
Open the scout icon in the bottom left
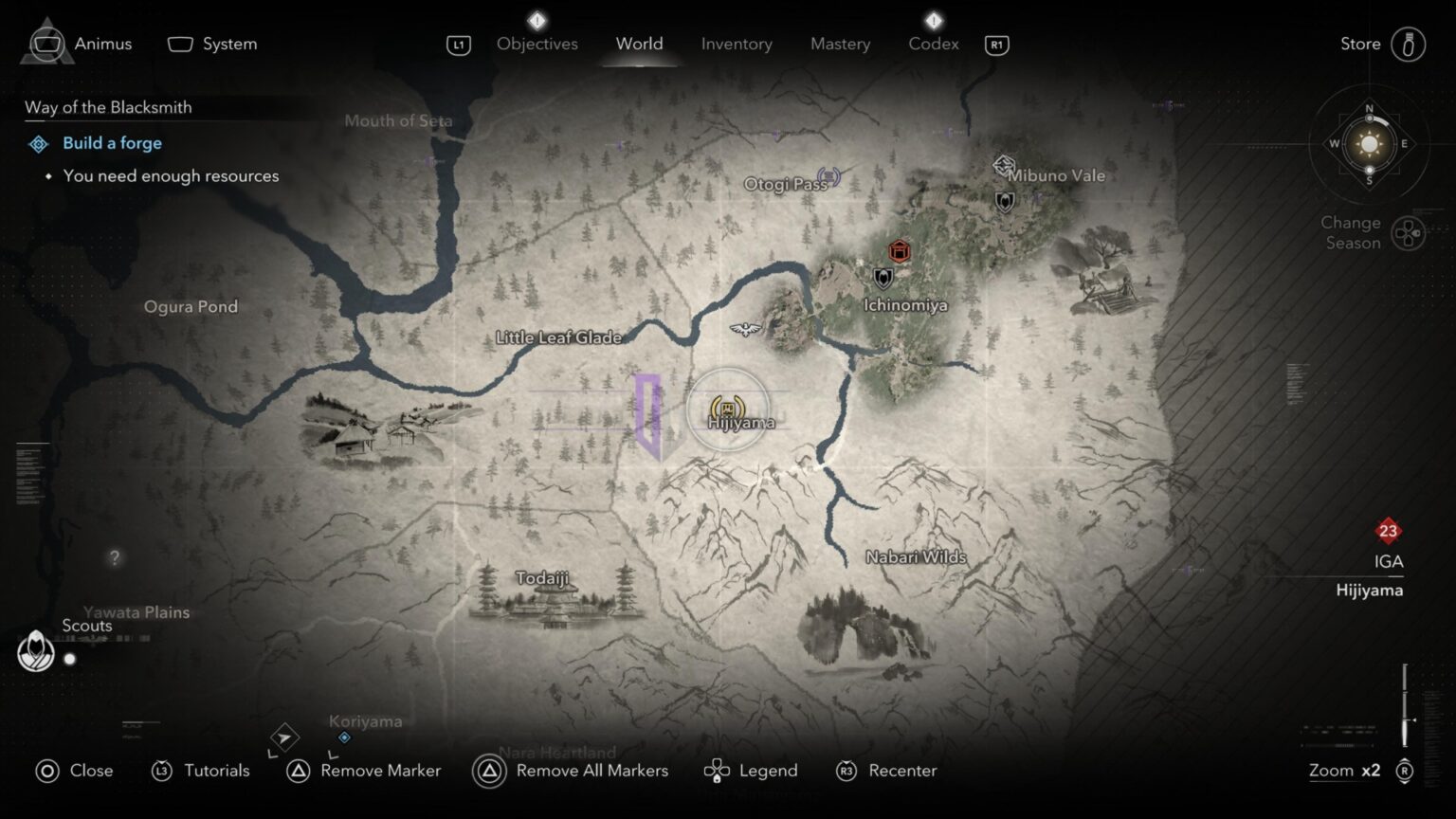[x=35, y=652]
